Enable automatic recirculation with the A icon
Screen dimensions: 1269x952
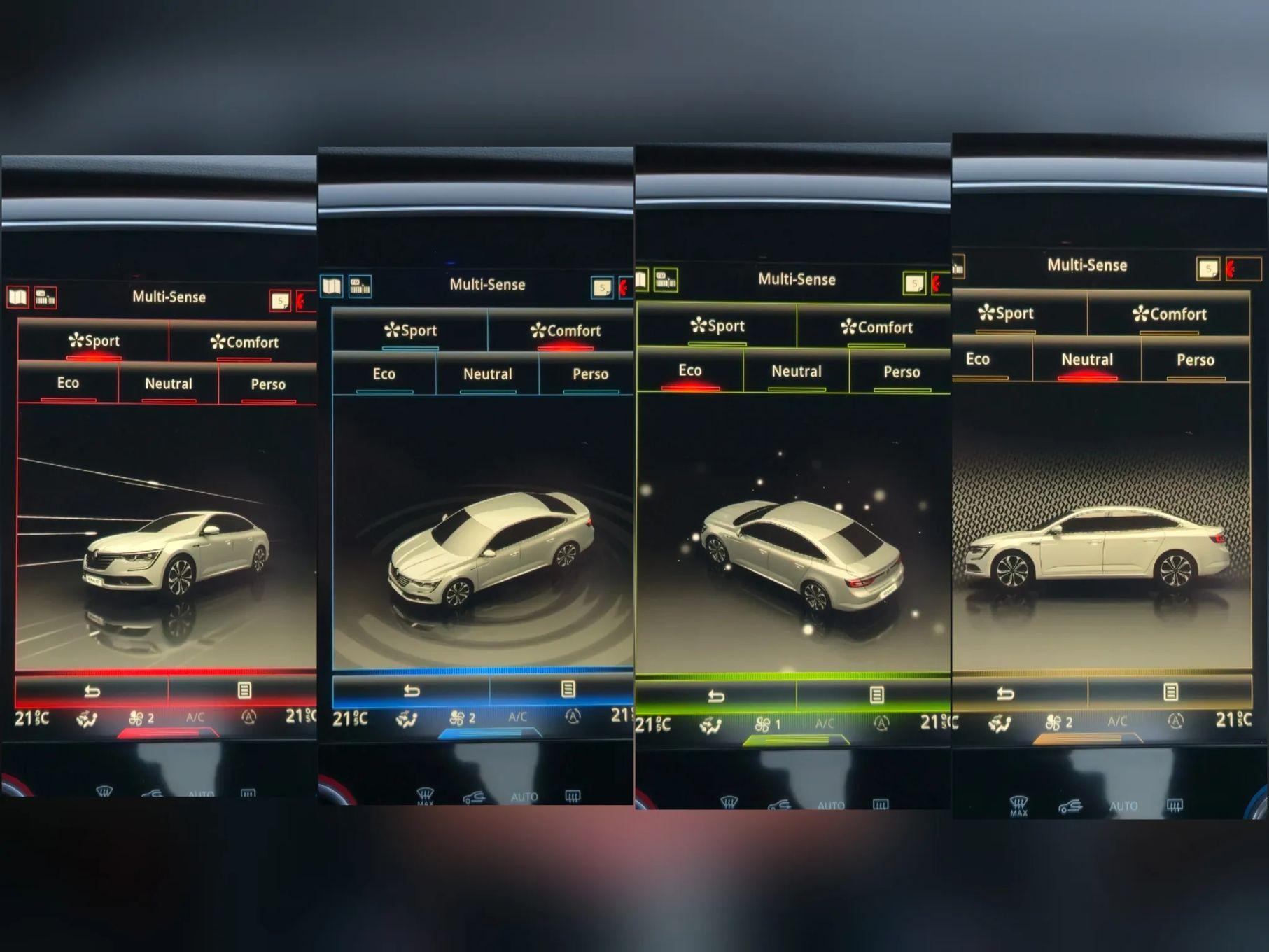coord(249,717)
